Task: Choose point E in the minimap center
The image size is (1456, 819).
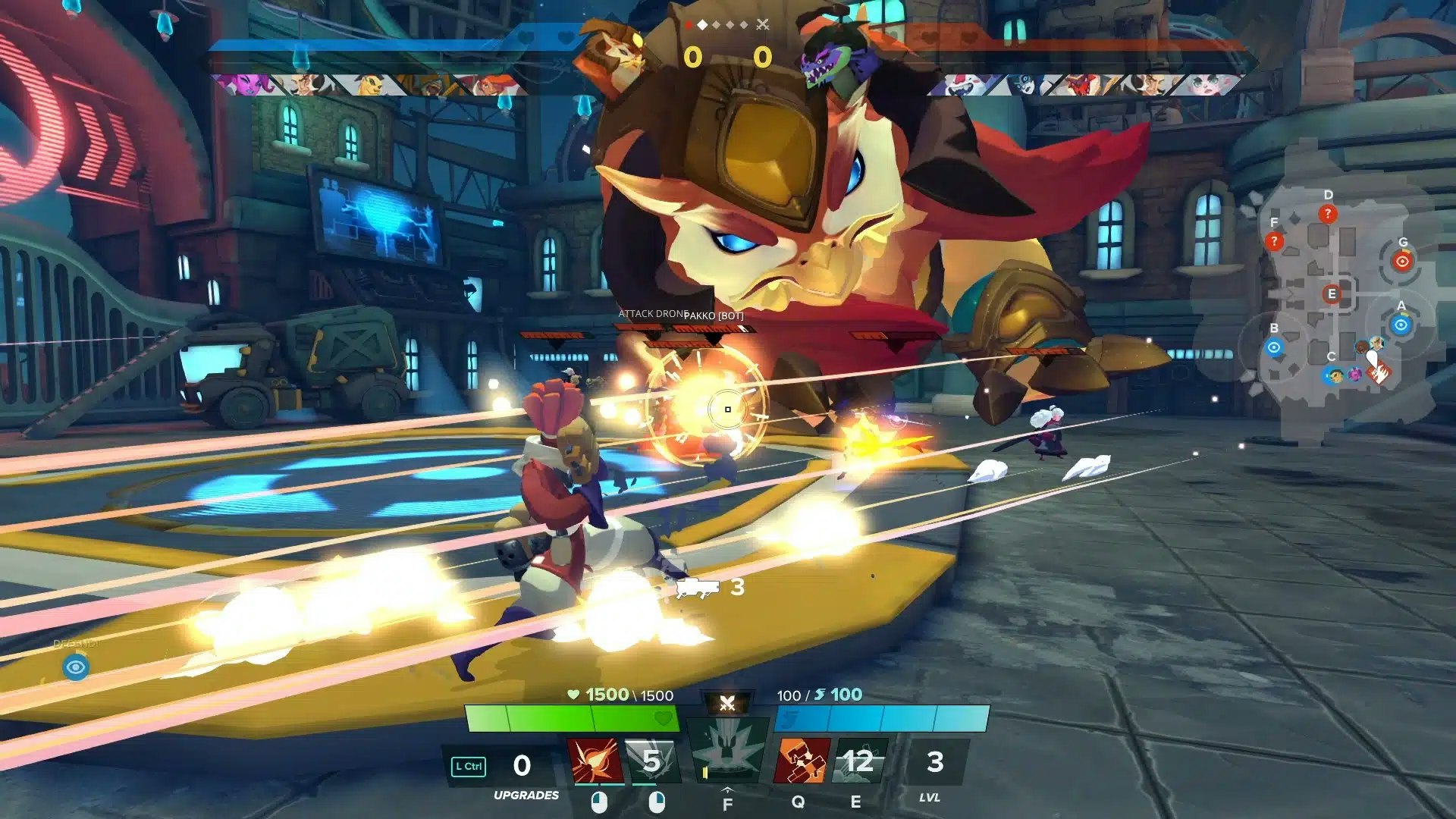Action: (x=1332, y=294)
